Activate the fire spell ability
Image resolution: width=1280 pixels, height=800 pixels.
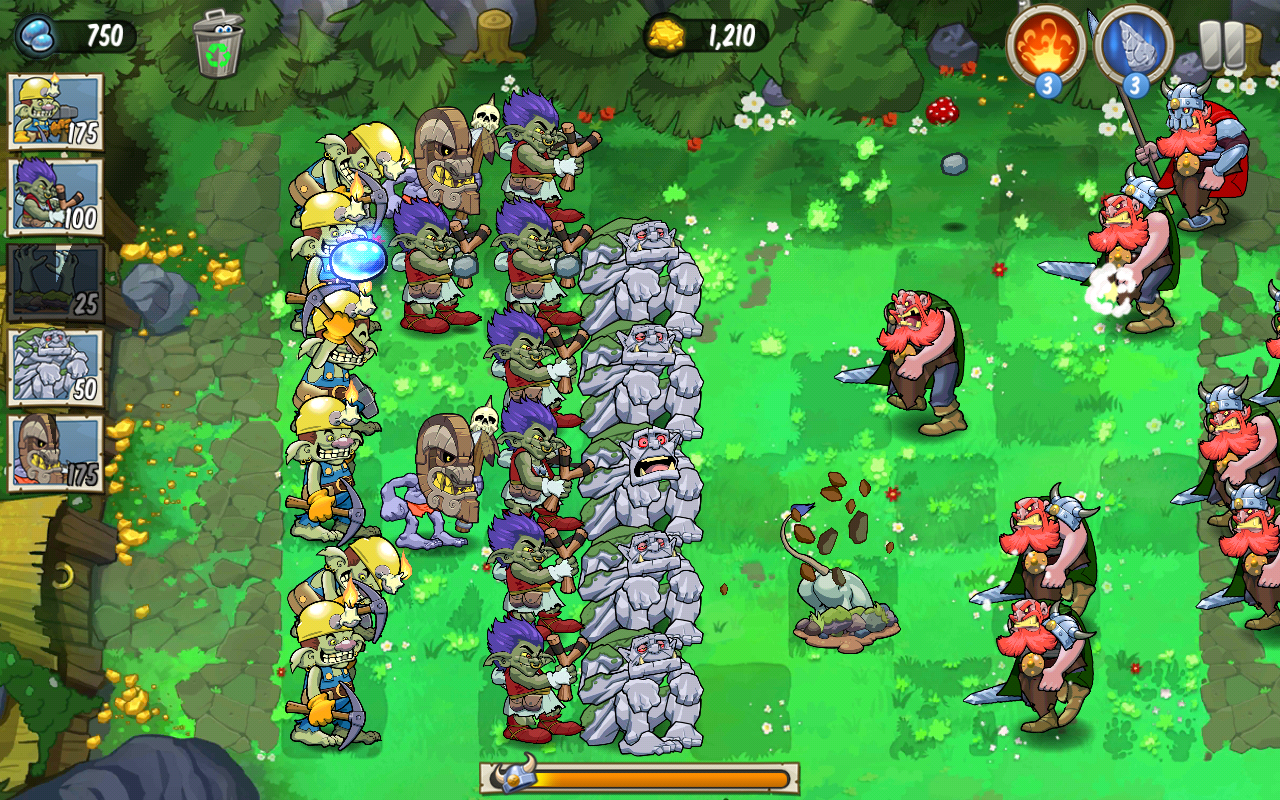click(x=1046, y=44)
